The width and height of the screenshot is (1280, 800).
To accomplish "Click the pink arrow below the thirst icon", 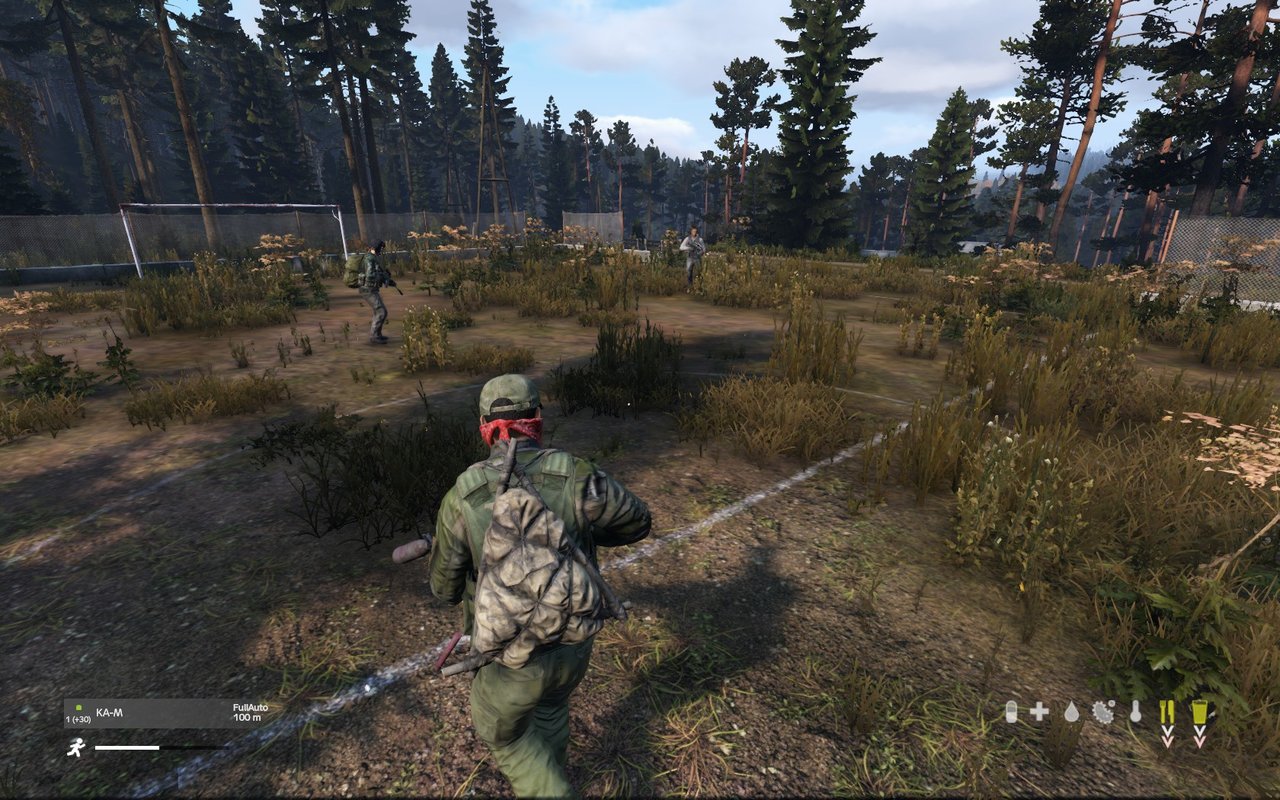I will tap(1200, 740).
